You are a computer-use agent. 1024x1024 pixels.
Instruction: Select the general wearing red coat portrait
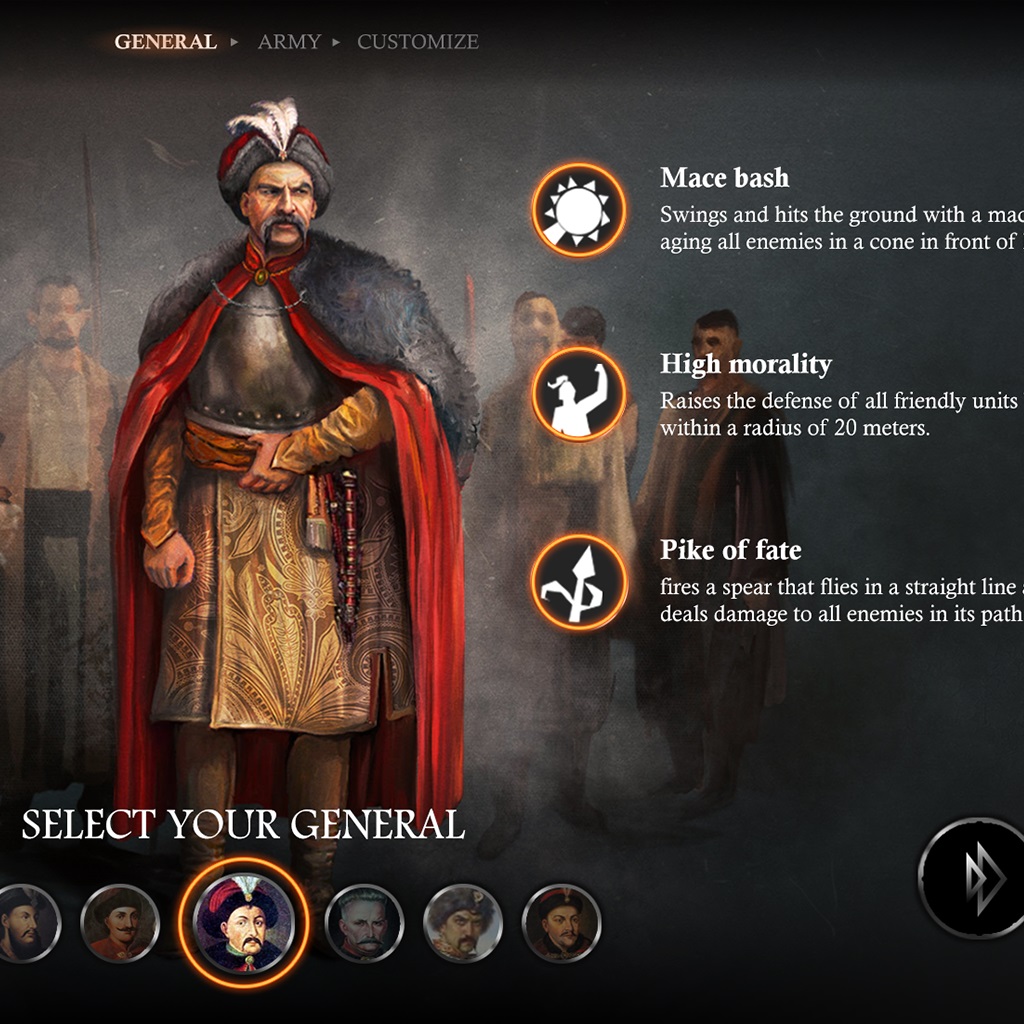point(120,922)
